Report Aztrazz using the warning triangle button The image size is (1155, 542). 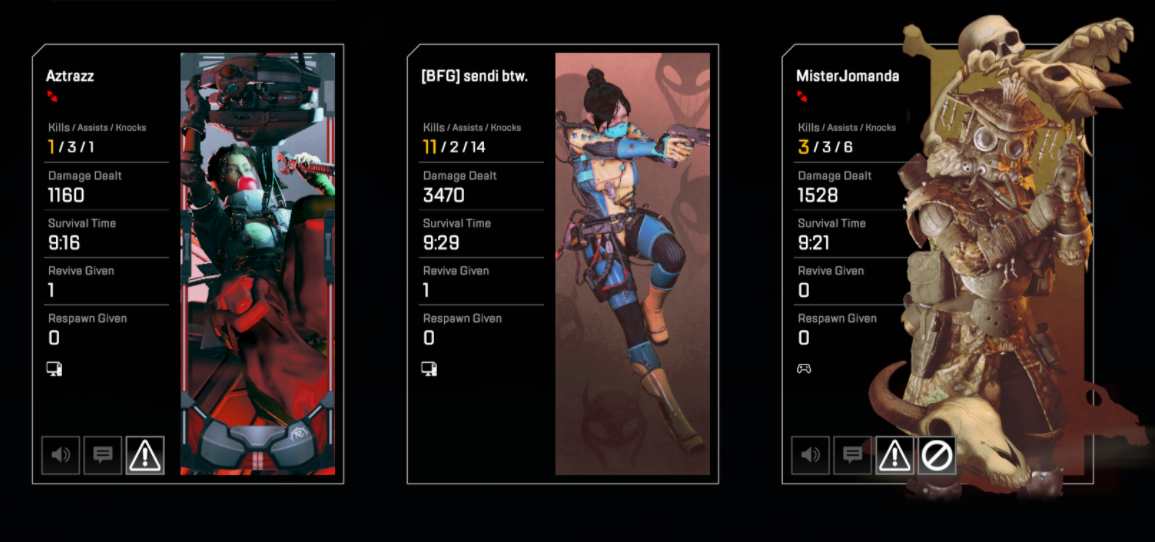(145, 455)
